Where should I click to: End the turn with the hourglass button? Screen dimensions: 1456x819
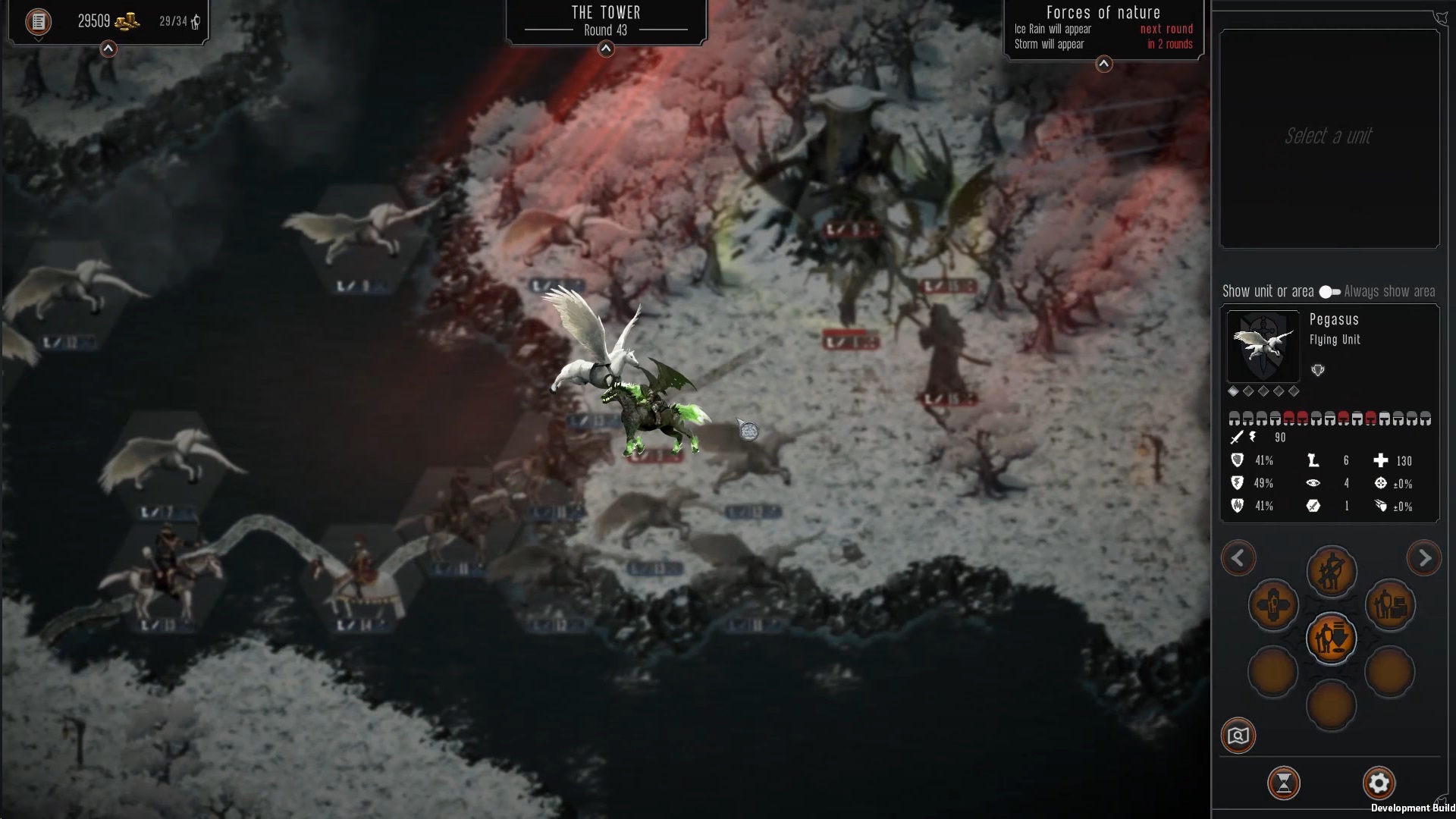click(1284, 783)
